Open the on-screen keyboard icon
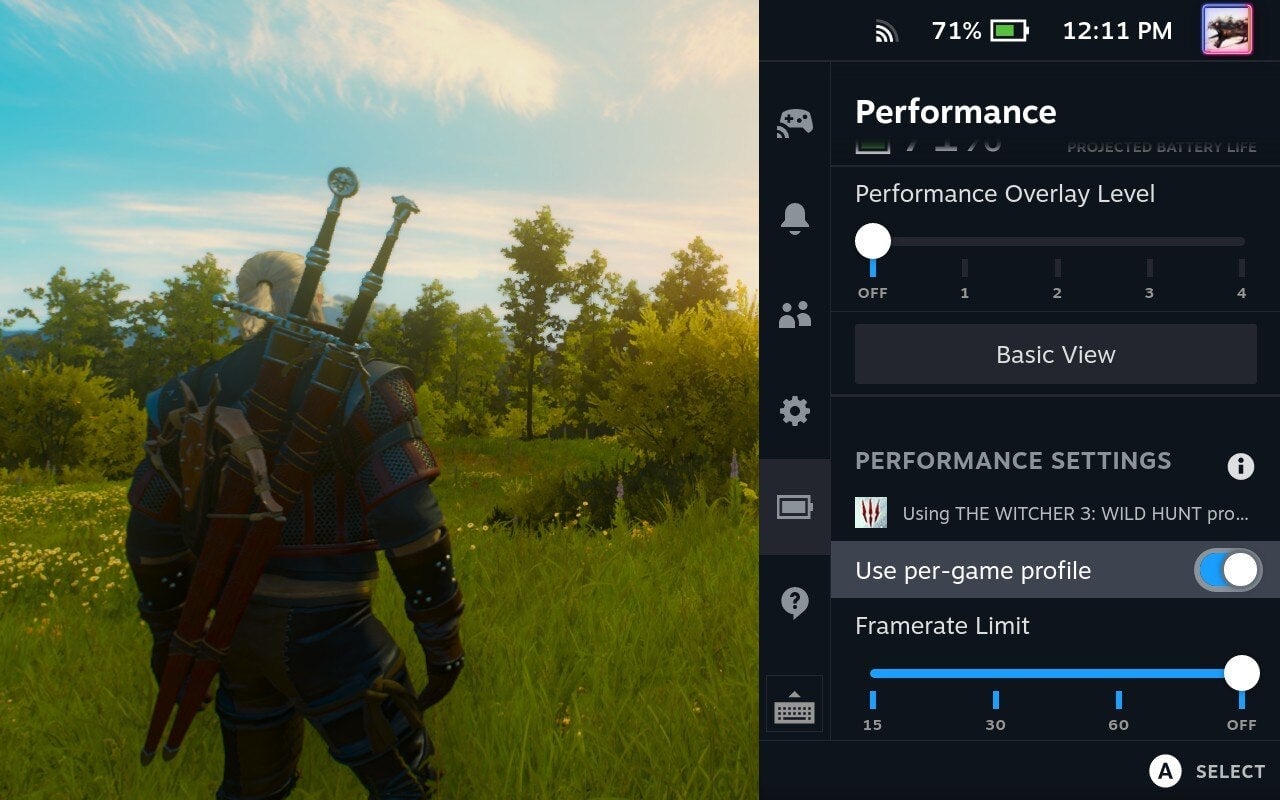1280x800 pixels. 794,705
